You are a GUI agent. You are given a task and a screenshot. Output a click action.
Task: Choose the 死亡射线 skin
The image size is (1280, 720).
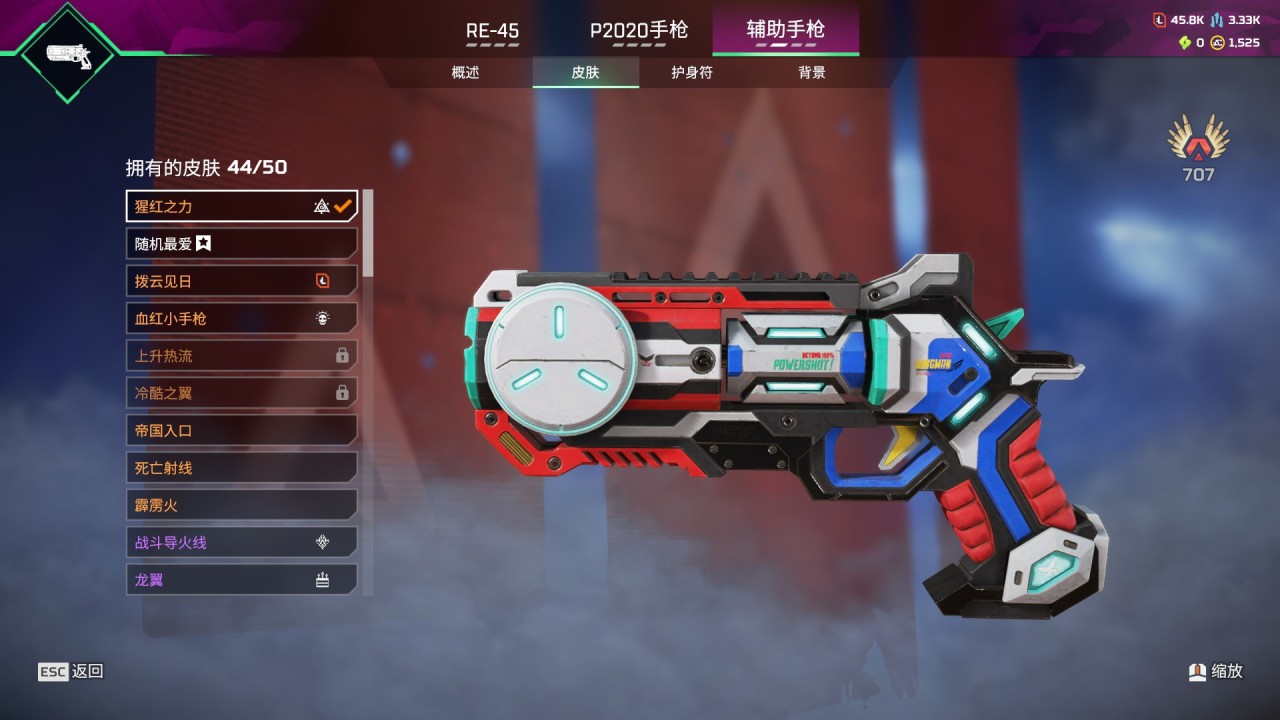point(241,467)
